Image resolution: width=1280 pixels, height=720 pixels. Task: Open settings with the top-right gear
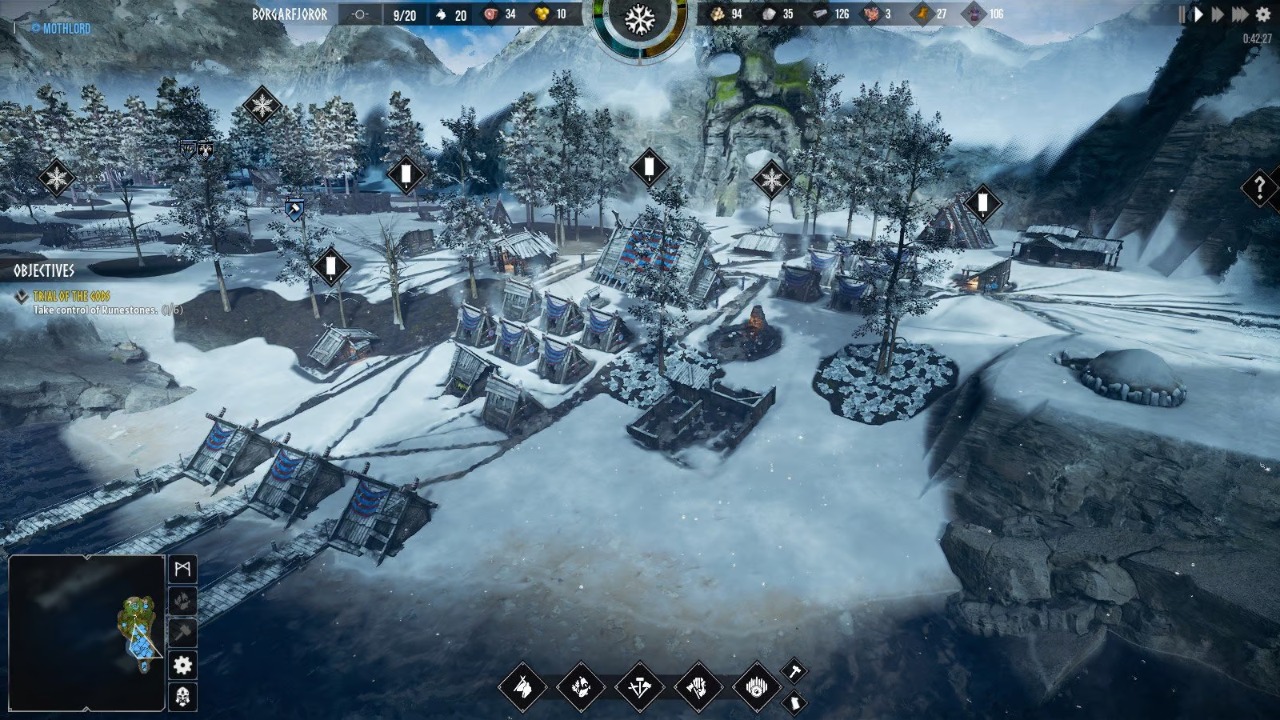(x=1263, y=14)
